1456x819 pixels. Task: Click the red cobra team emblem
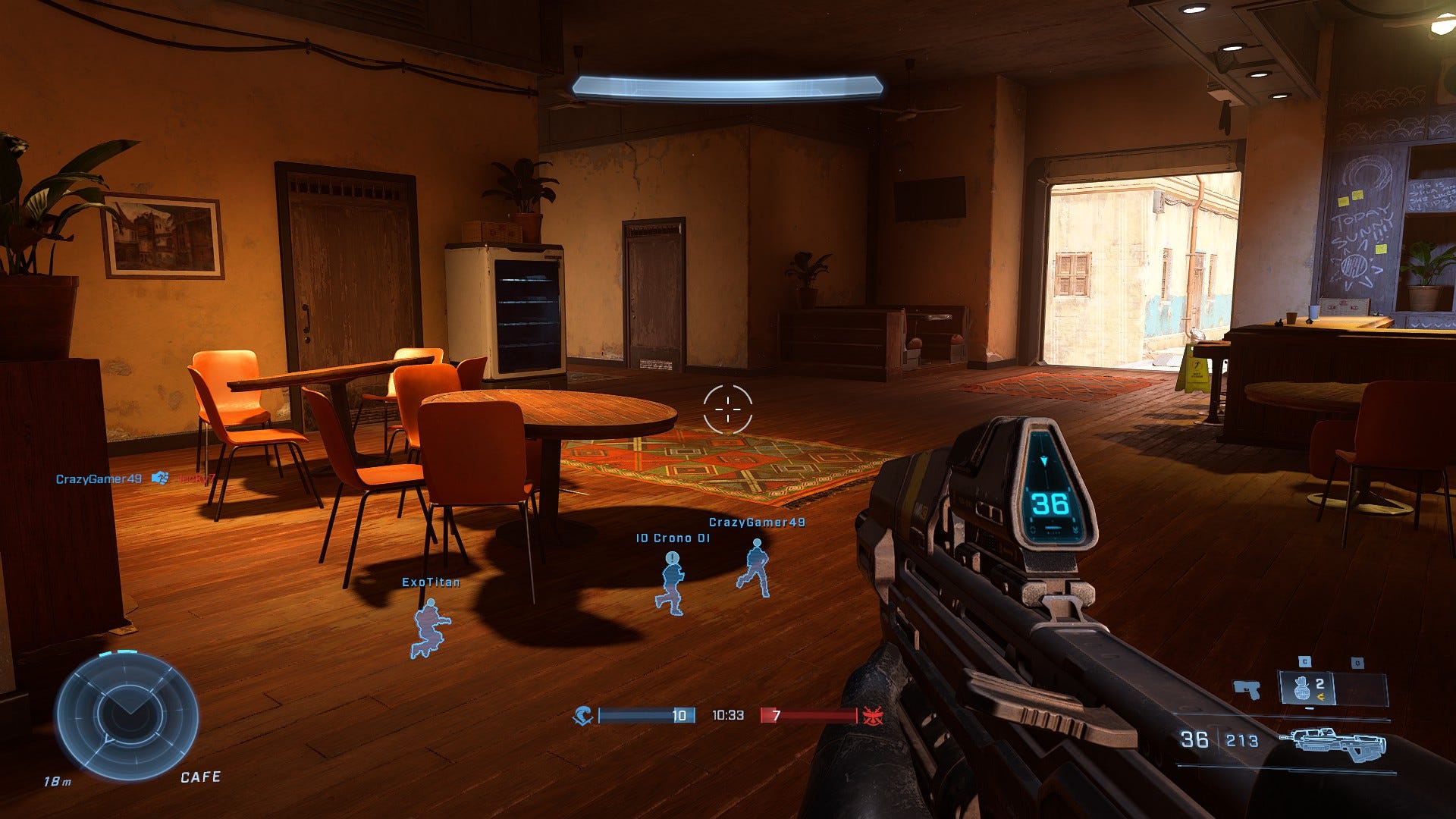click(871, 715)
